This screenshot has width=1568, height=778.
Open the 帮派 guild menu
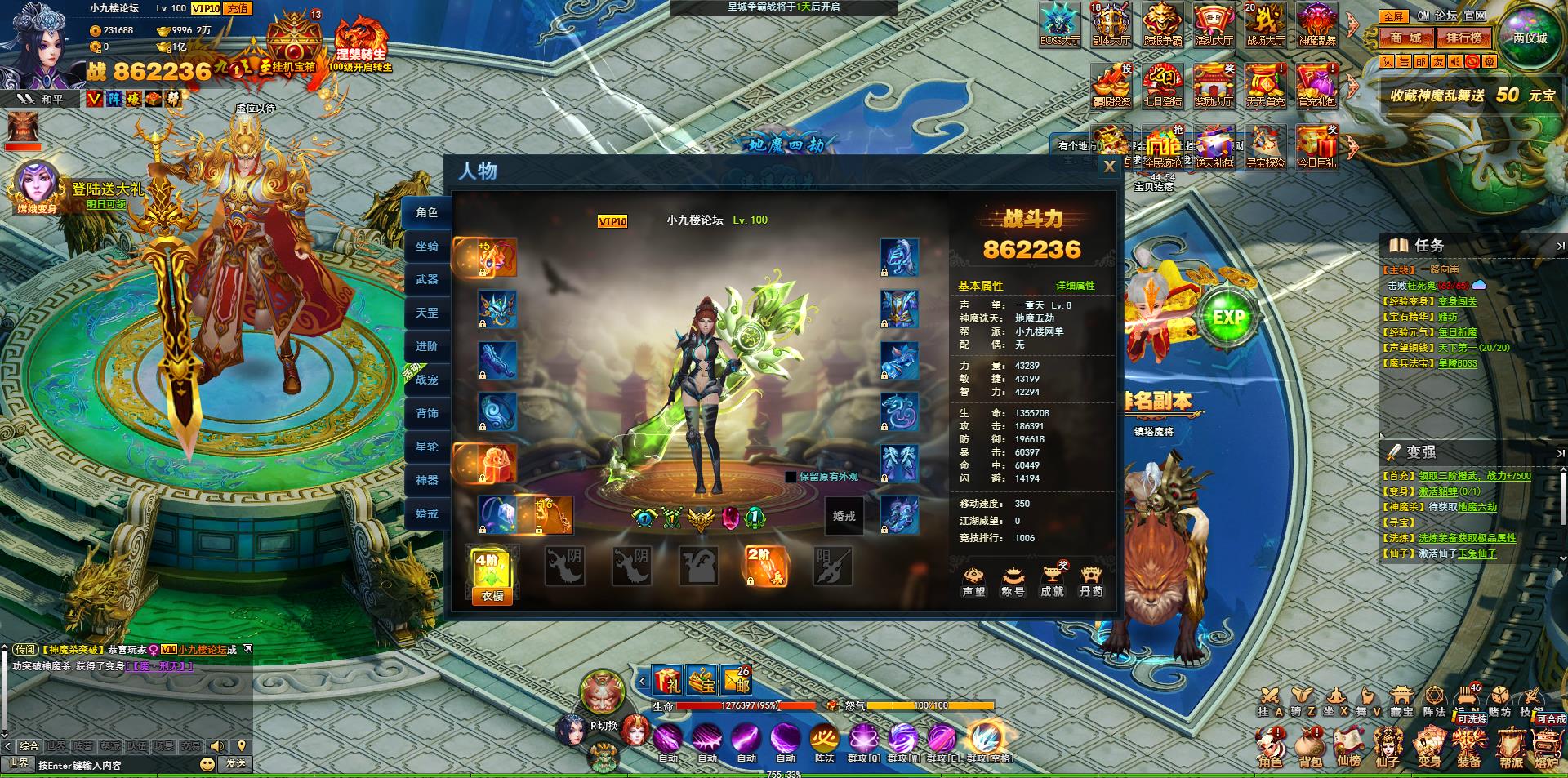click(1511, 746)
